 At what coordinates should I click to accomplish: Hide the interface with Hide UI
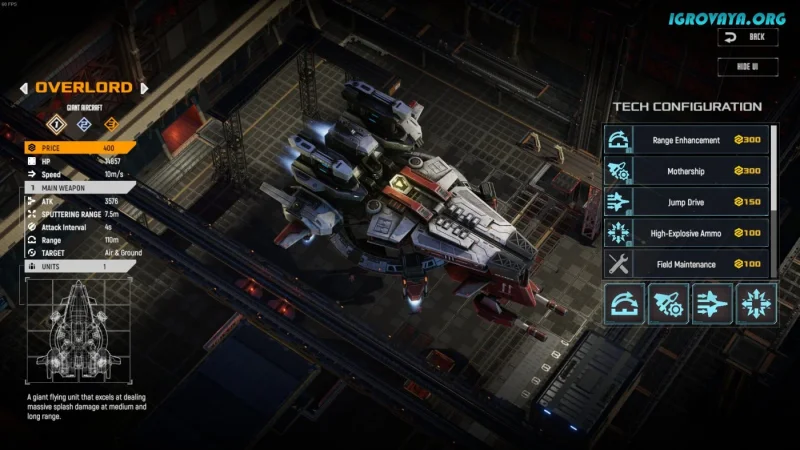point(748,67)
